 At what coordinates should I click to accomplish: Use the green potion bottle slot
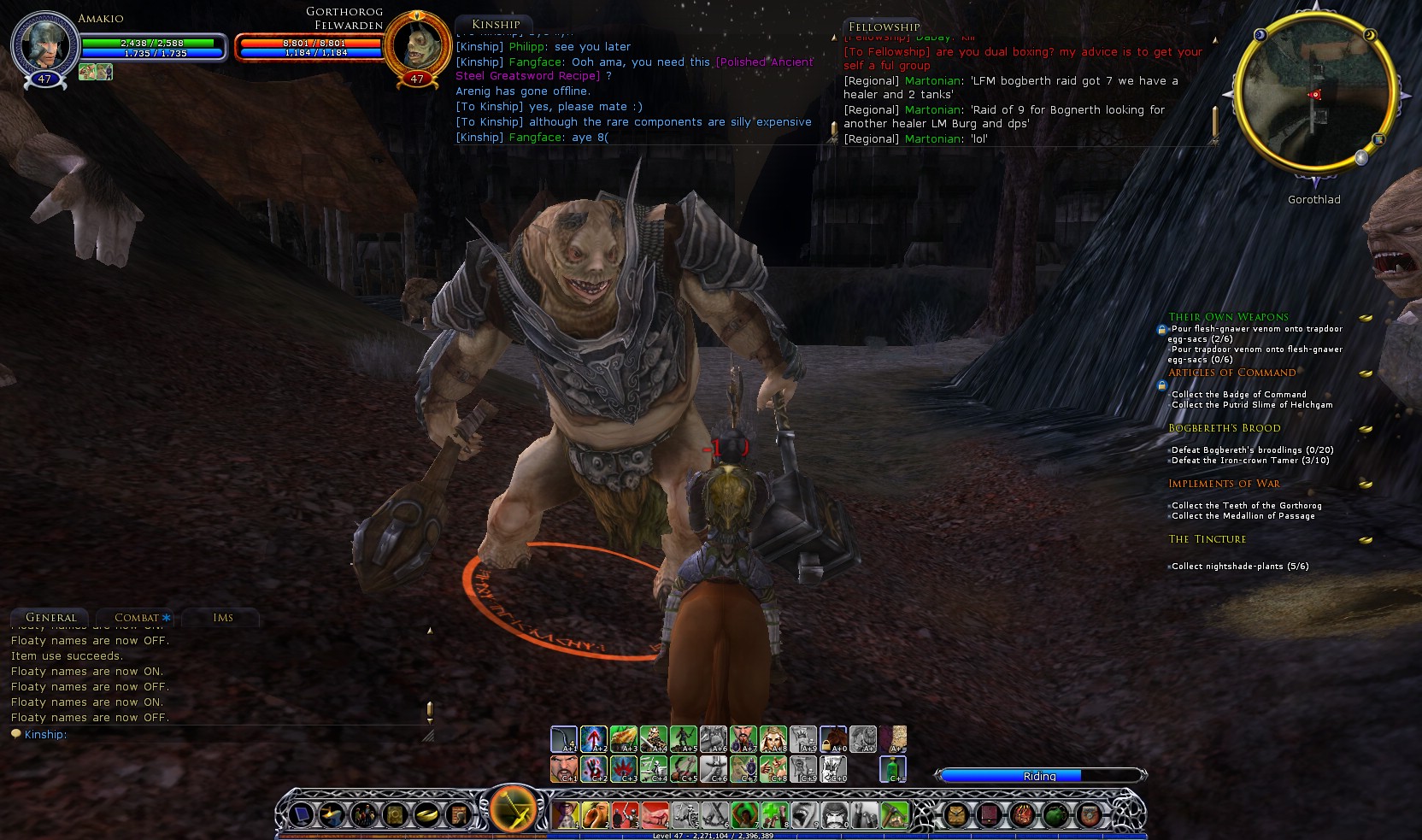pos(893,768)
